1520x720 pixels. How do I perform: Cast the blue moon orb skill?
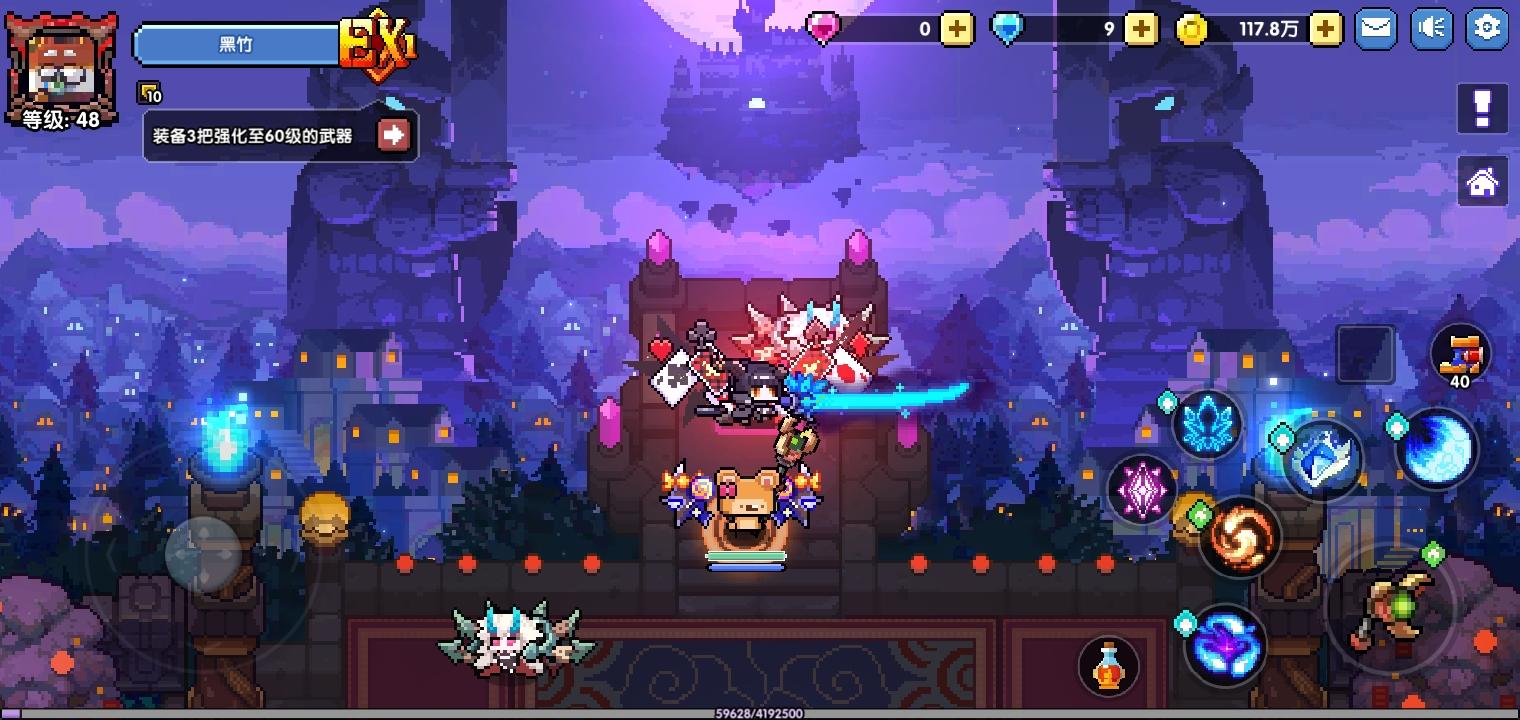click(x=1437, y=450)
